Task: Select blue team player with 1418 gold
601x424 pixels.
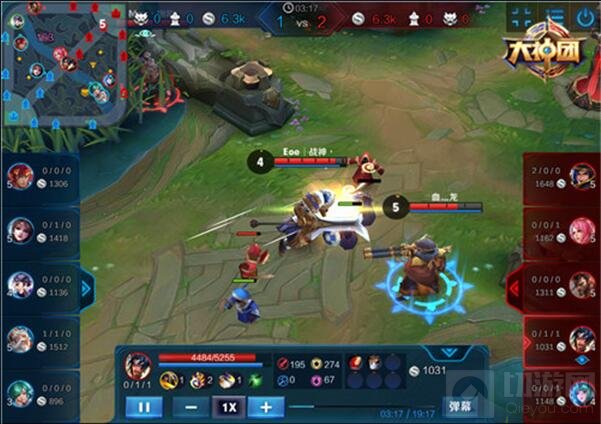Action: [x=40, y=232]
